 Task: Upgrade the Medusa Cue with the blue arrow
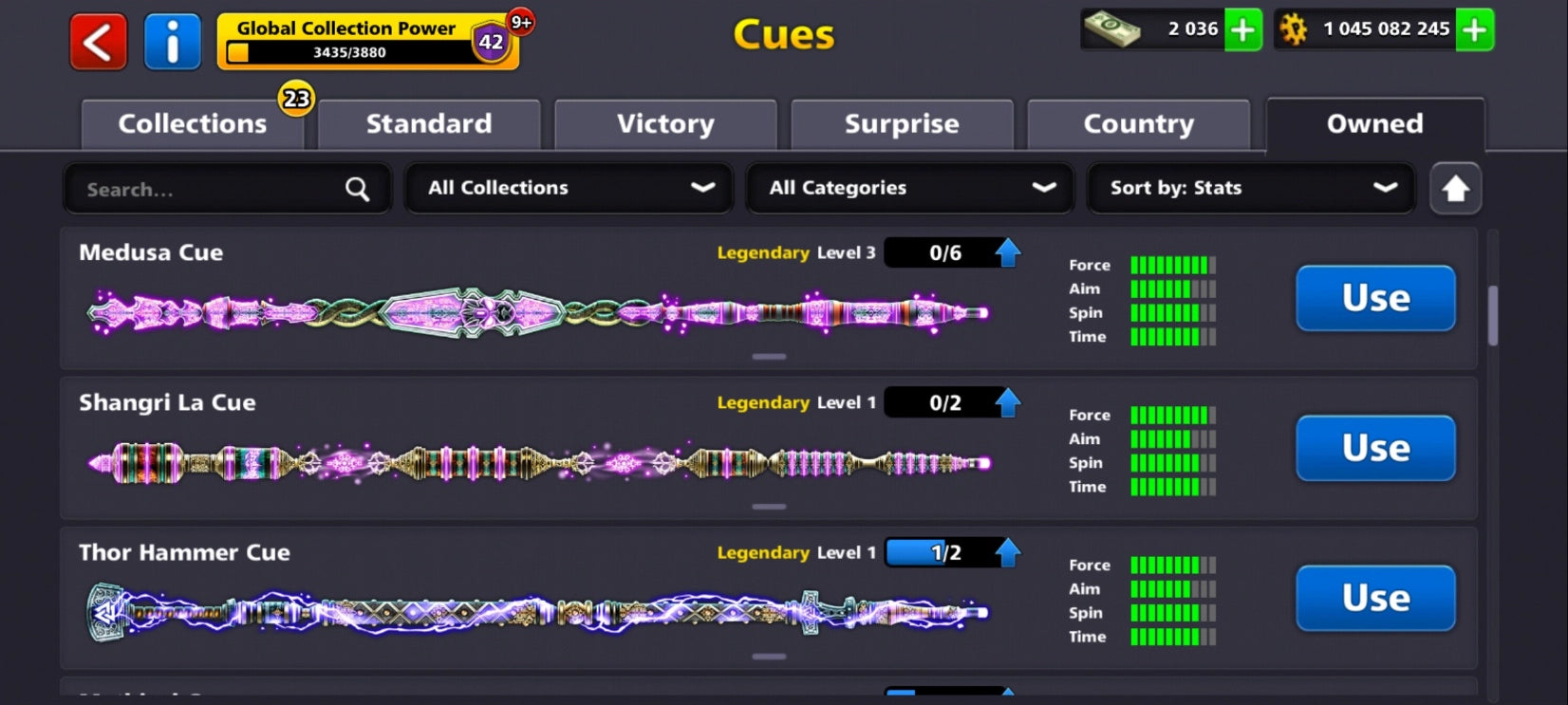[1008, 251]
